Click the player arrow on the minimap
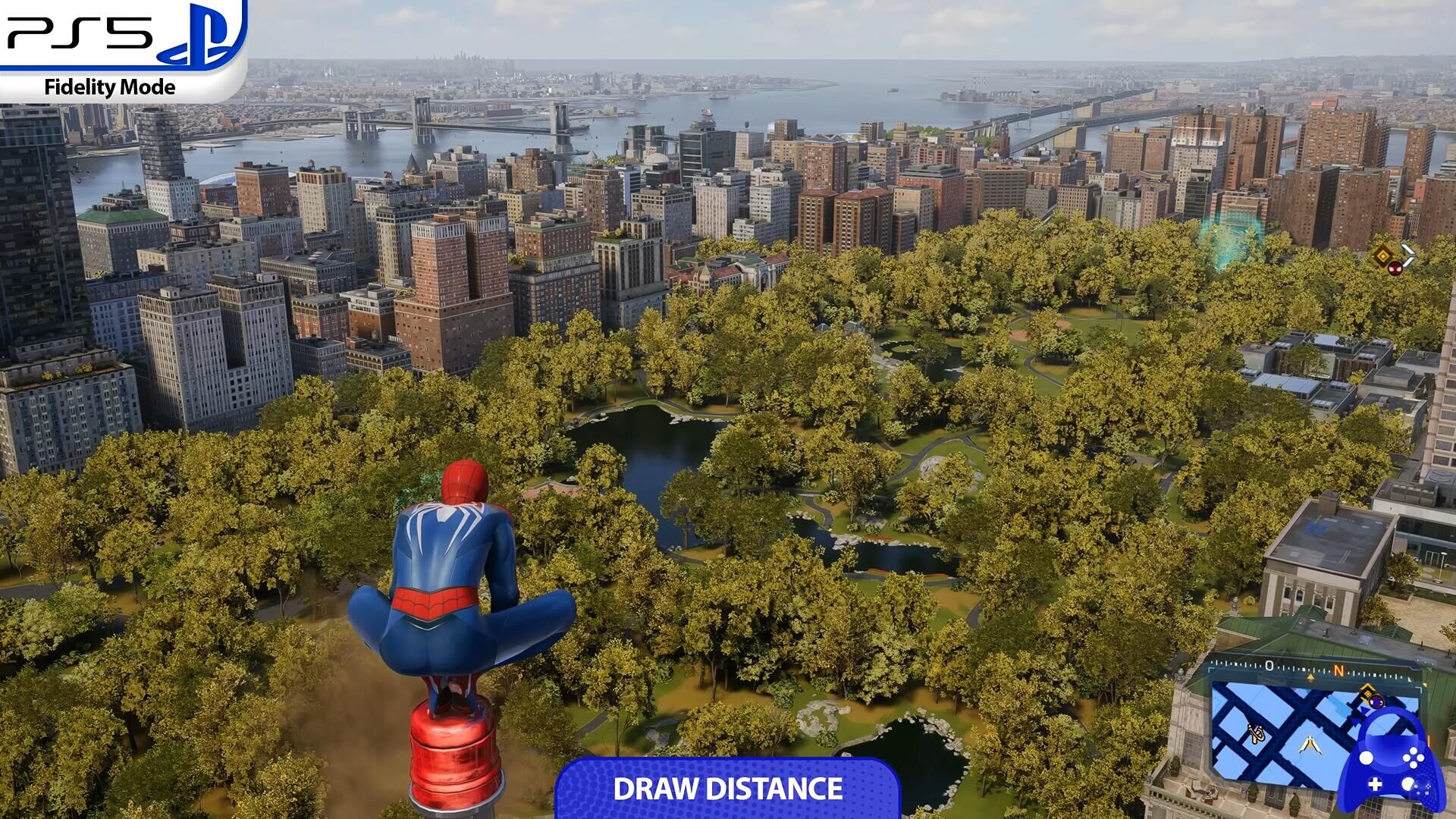The width and height of the screenshot is (1456, 819). click(x=1310, y=744)
